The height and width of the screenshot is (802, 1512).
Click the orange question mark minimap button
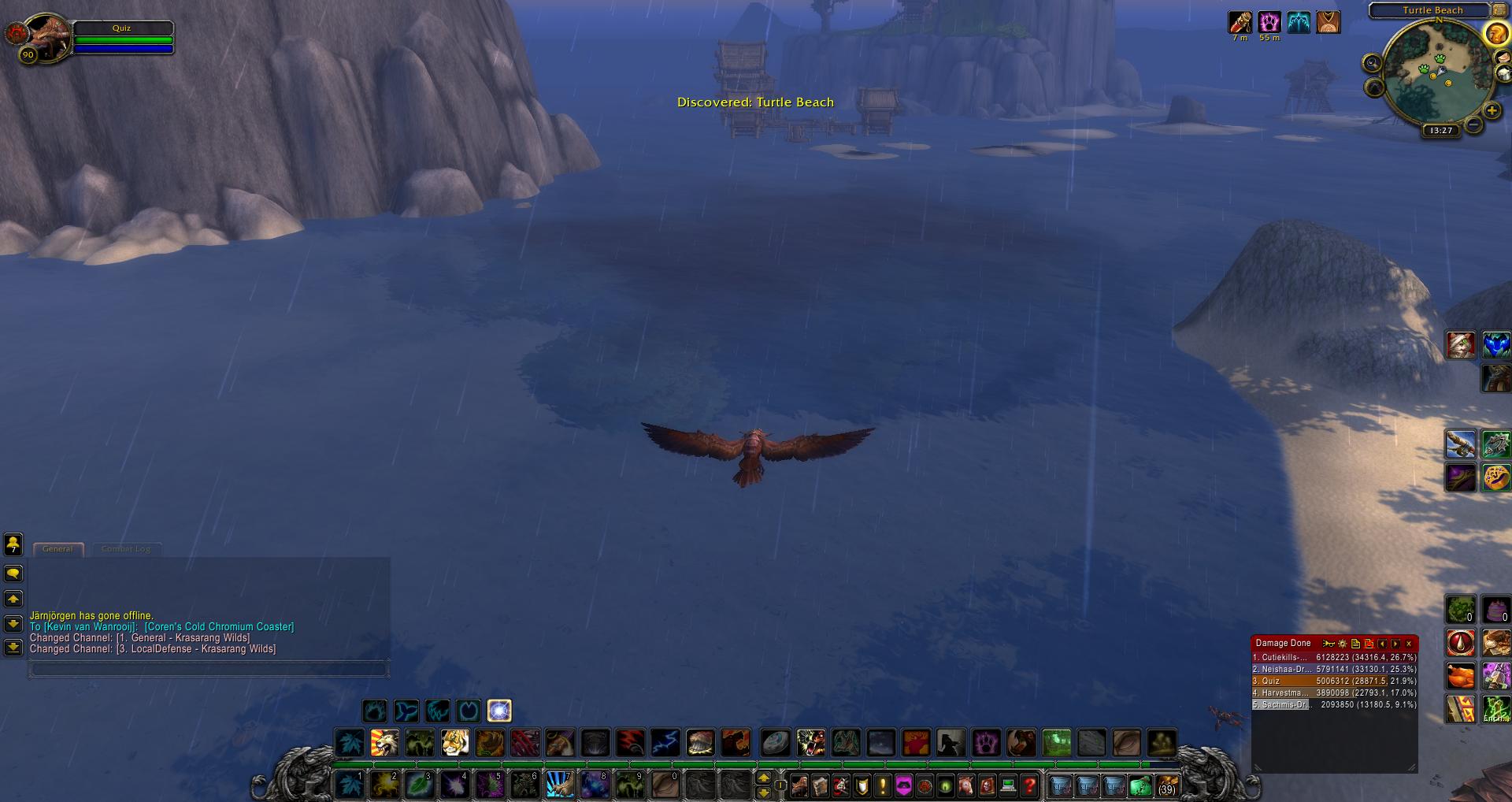click(x=1495, y=34)
